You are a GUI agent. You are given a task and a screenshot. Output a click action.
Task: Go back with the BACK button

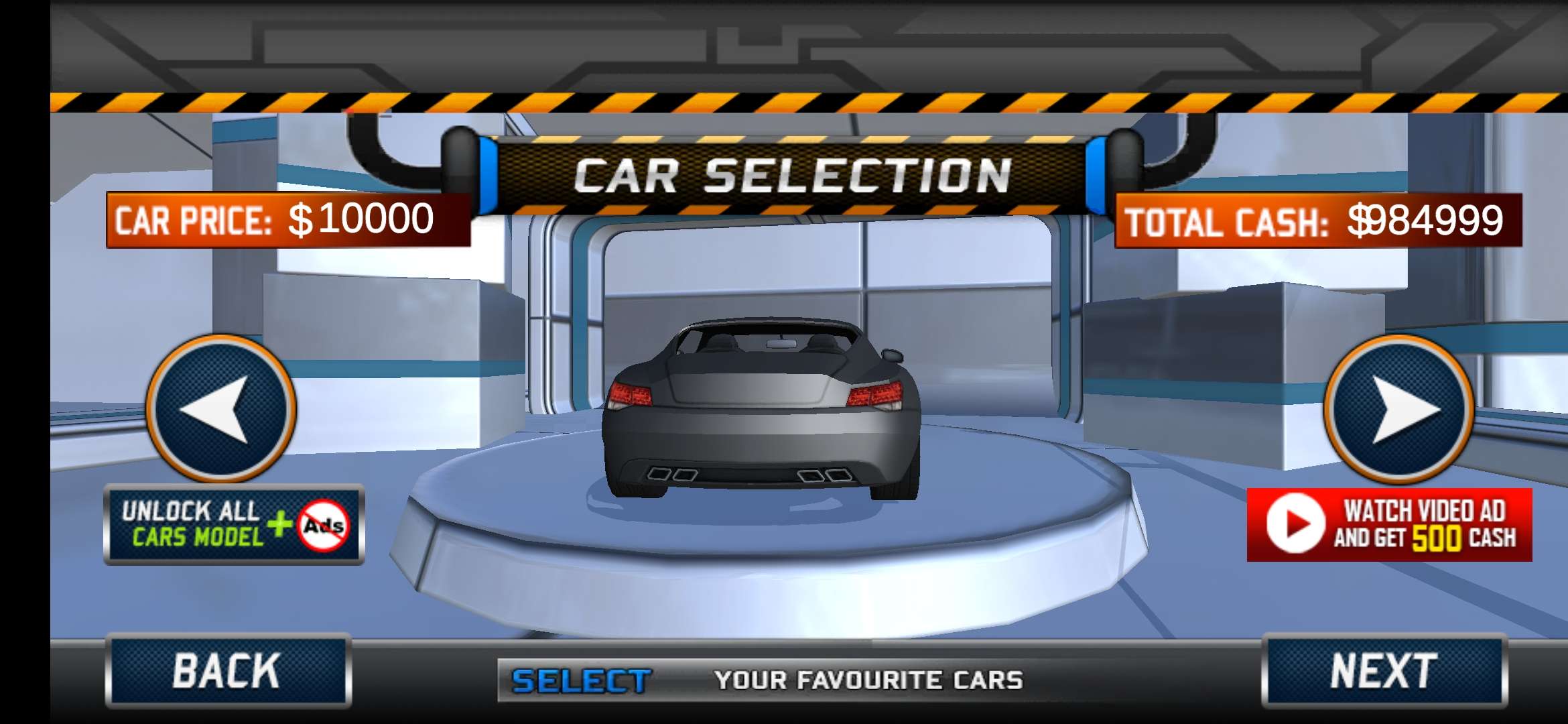(x=228, y=670)
